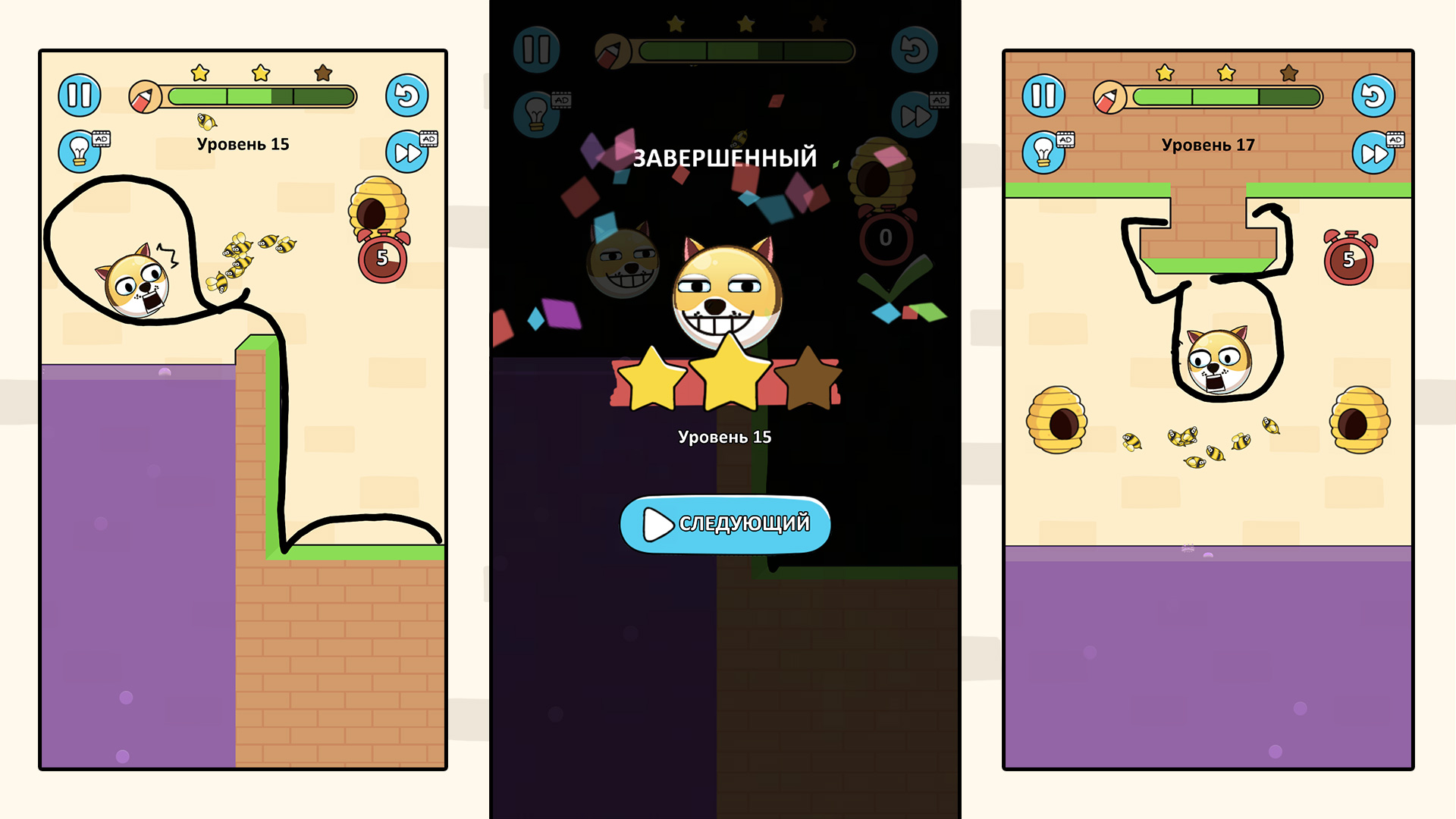Image resolution: width=1456 pixels, height=819 pixels.
Task: Tap the Уровень 15 label text
Action: [x=243, y=143]
